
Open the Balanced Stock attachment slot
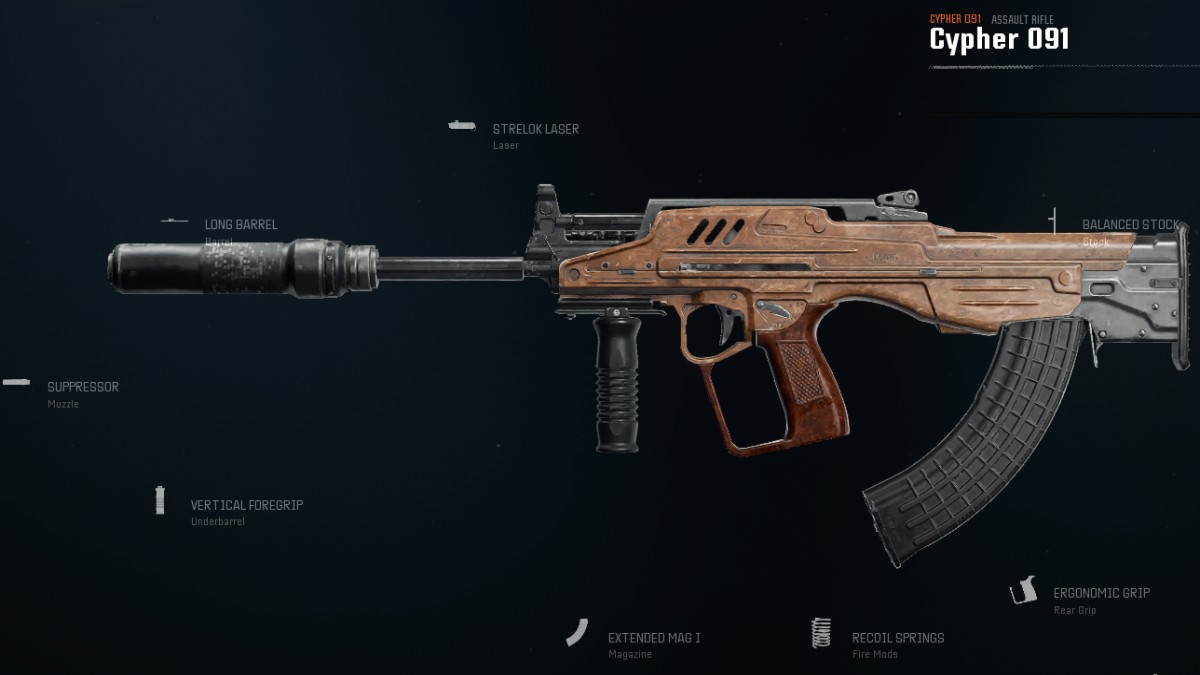click(x=1129, y=226)
